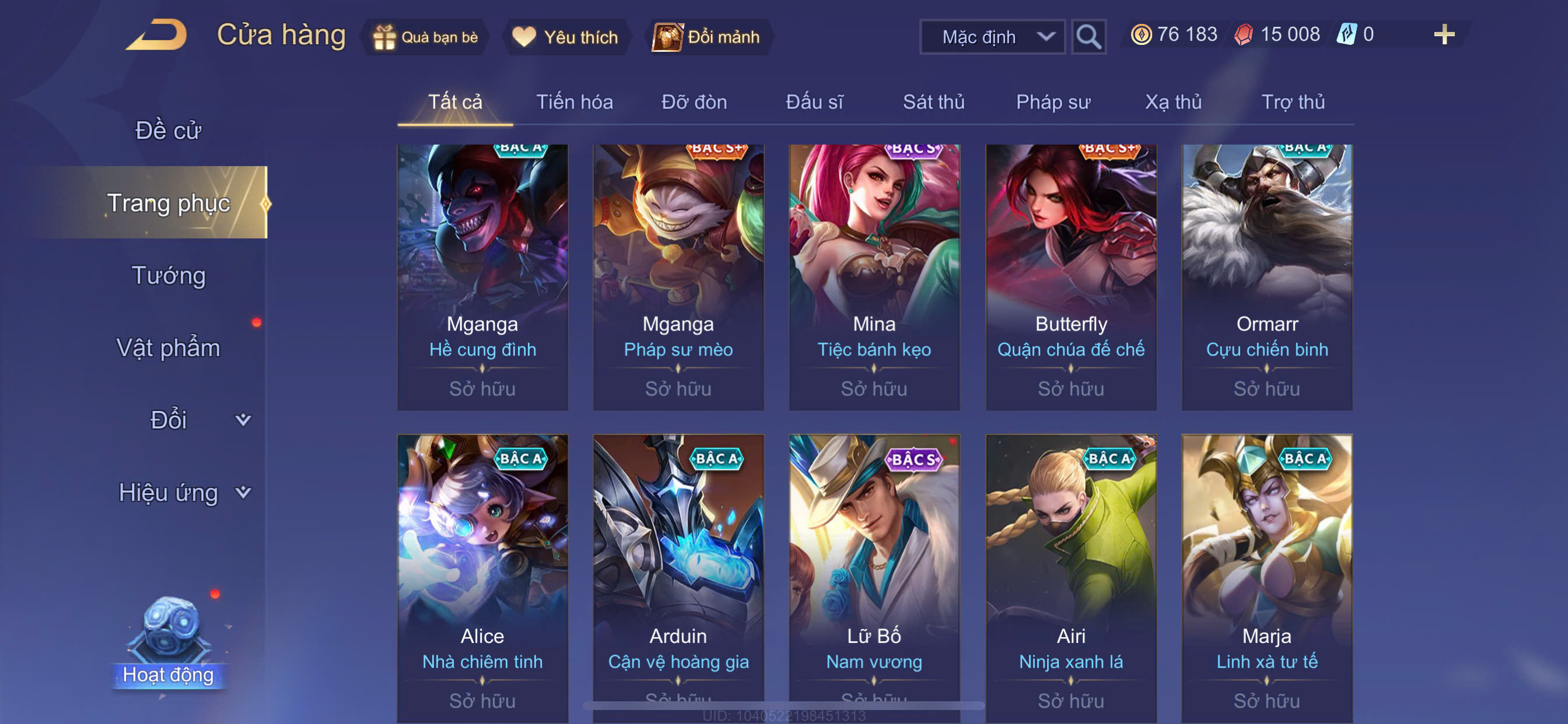1568x724 pixels.
Task: Select the Pháp sư category tab
Action: (1052, 102)
